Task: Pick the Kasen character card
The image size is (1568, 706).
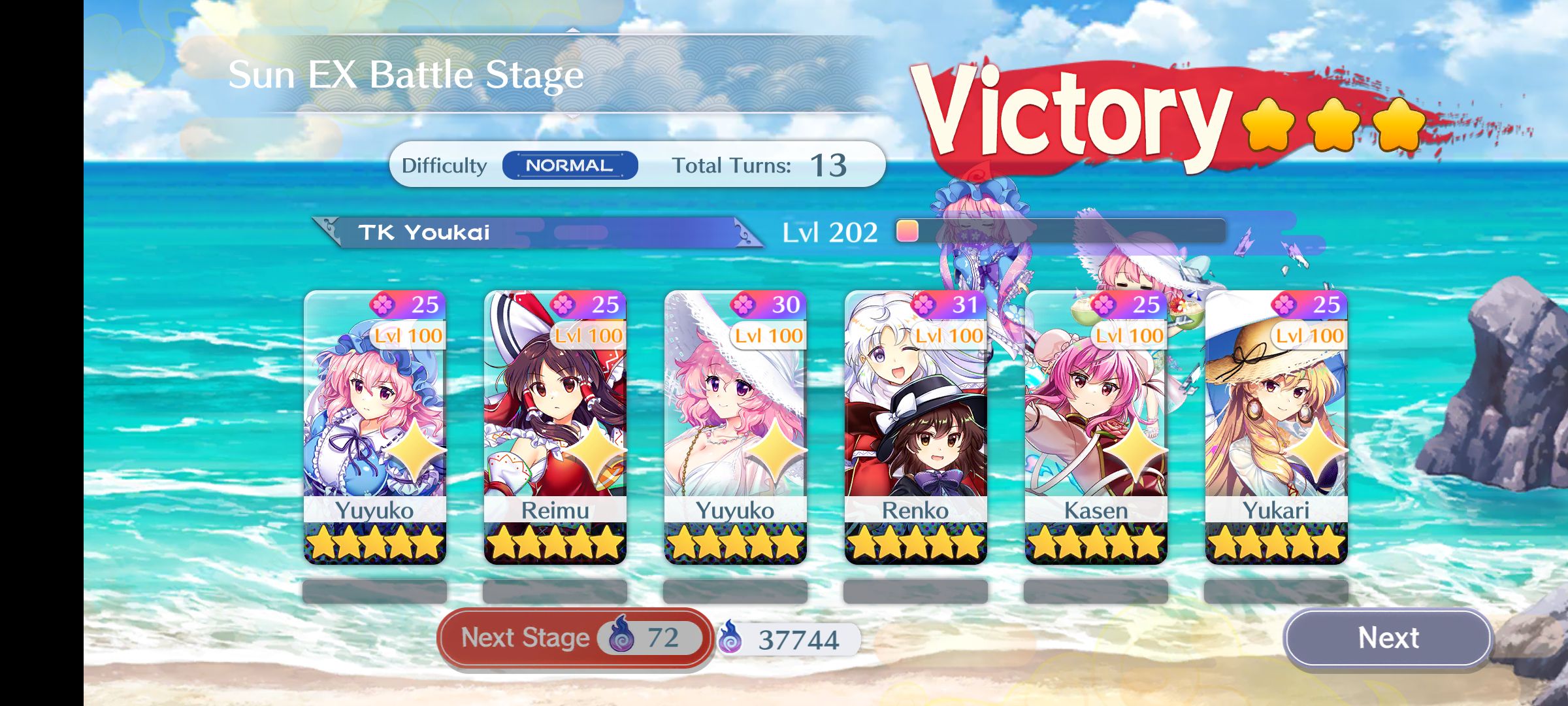Action: pos(1096,426)
